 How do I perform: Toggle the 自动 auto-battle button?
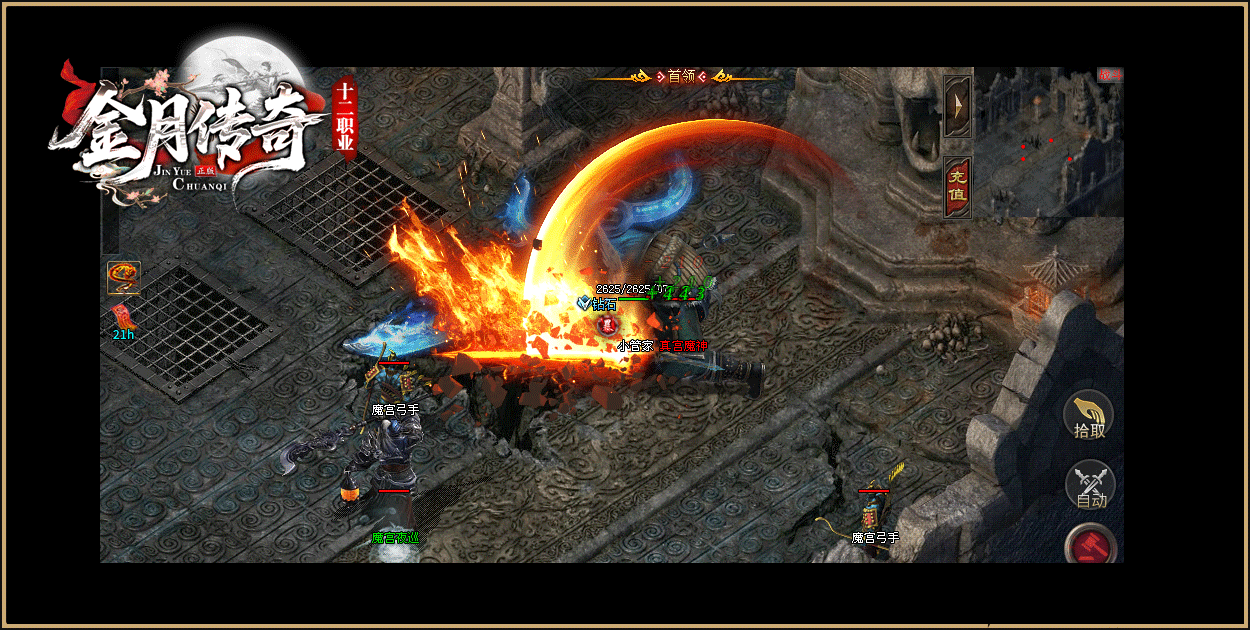click(1090, 485)
